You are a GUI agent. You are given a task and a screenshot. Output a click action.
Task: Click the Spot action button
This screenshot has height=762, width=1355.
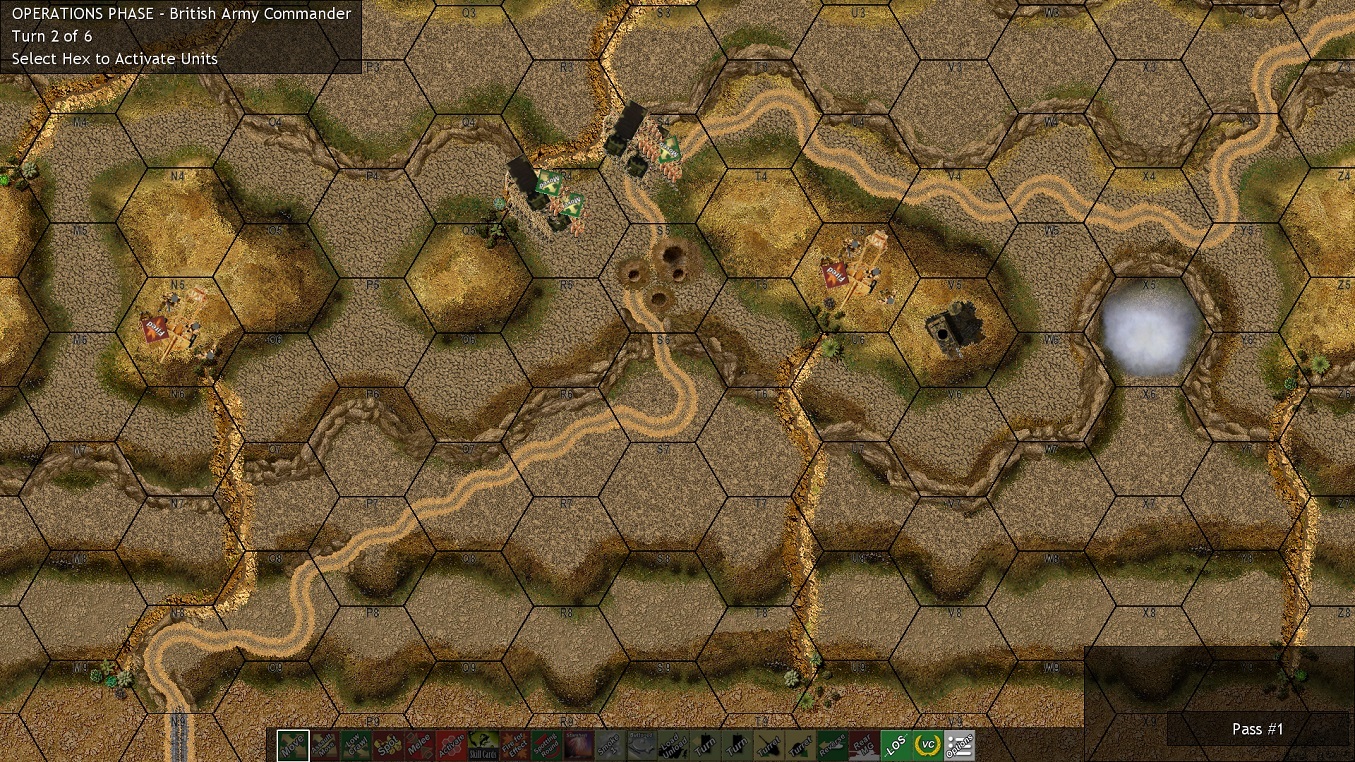(387, 745)
